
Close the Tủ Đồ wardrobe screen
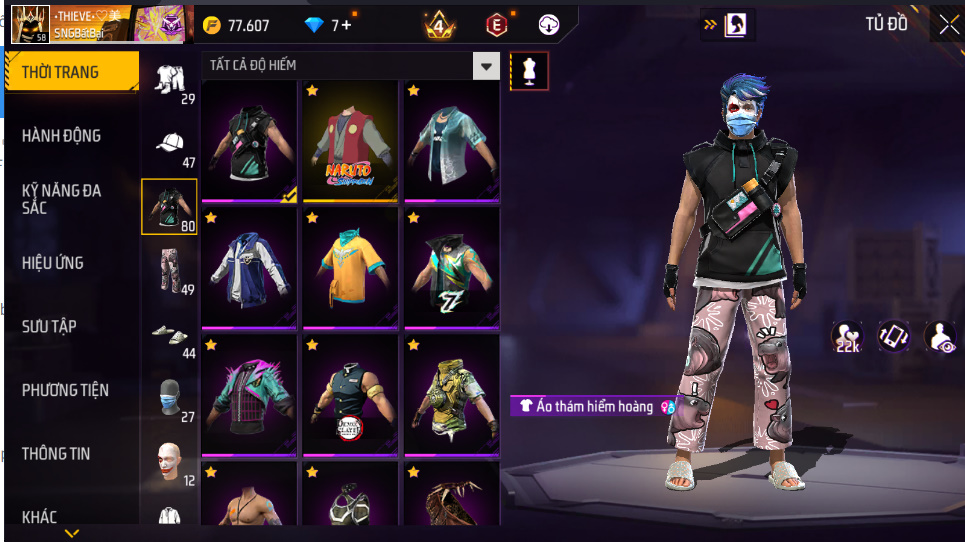(x=946, y=25)
